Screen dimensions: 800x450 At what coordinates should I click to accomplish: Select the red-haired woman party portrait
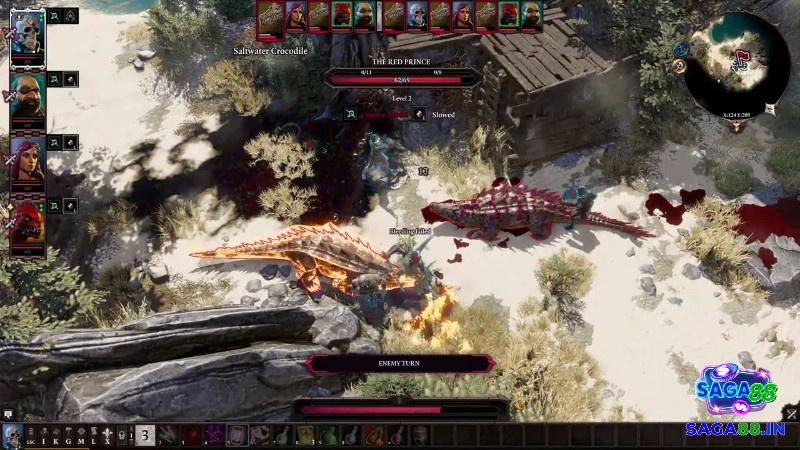27,160
